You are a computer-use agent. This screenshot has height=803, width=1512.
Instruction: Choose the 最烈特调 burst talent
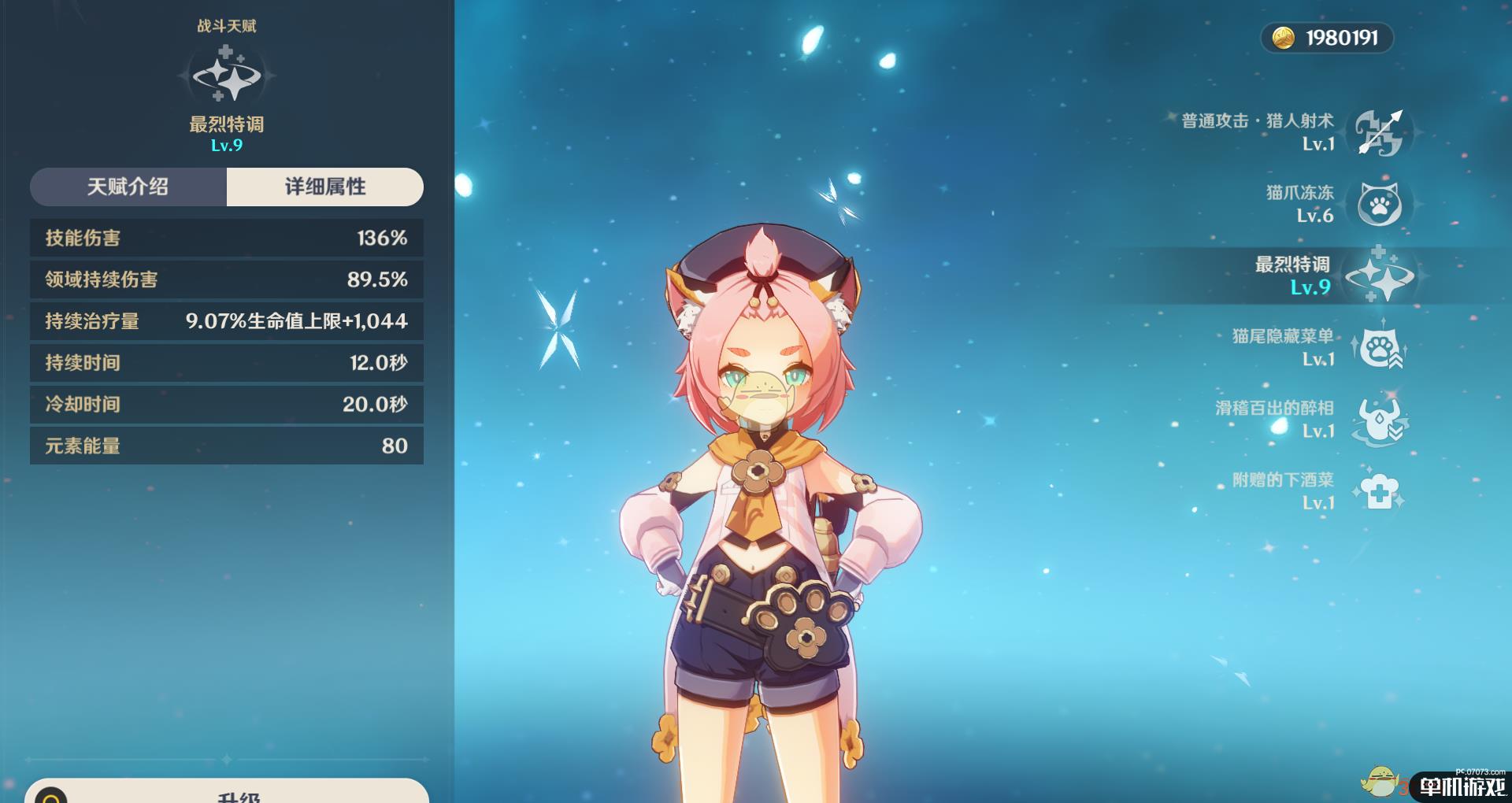tap(1378, 276)
